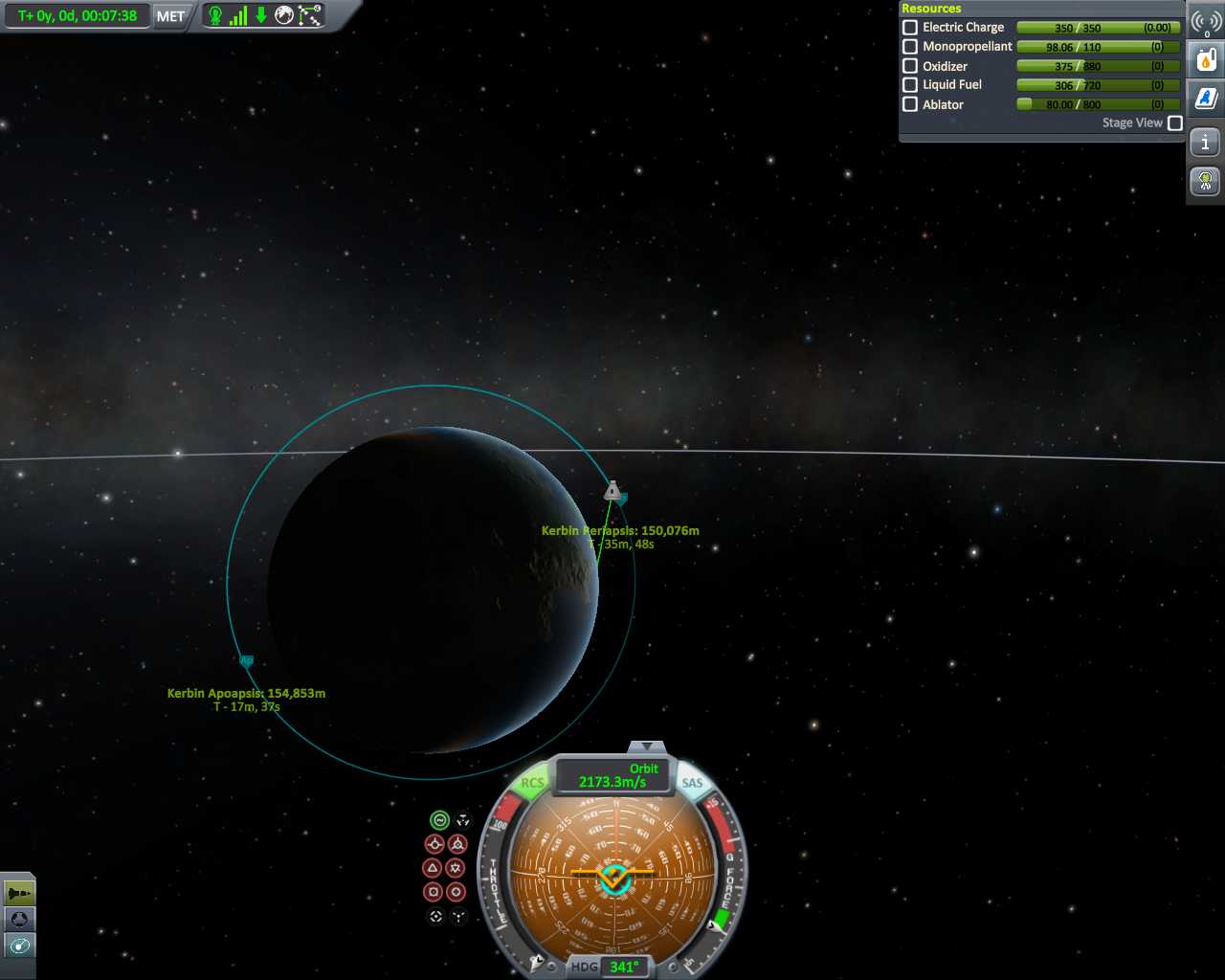Toggle the MET time display button
The height and width of the screenshot is (980, 1225).
click(170, 16)
